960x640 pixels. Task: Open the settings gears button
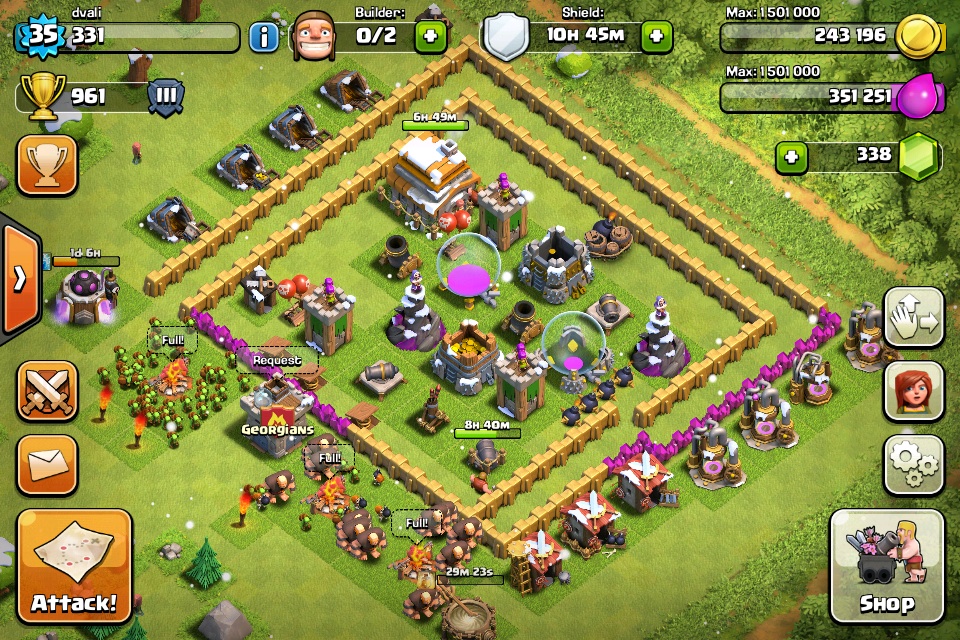click(x=913, y=464)
